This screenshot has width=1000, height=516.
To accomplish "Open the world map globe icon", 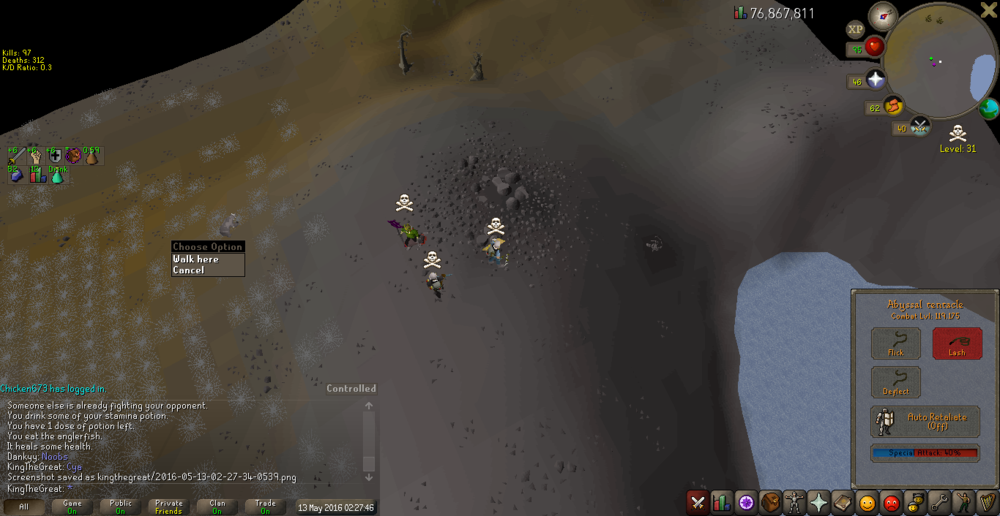I will tap(989, 108).
